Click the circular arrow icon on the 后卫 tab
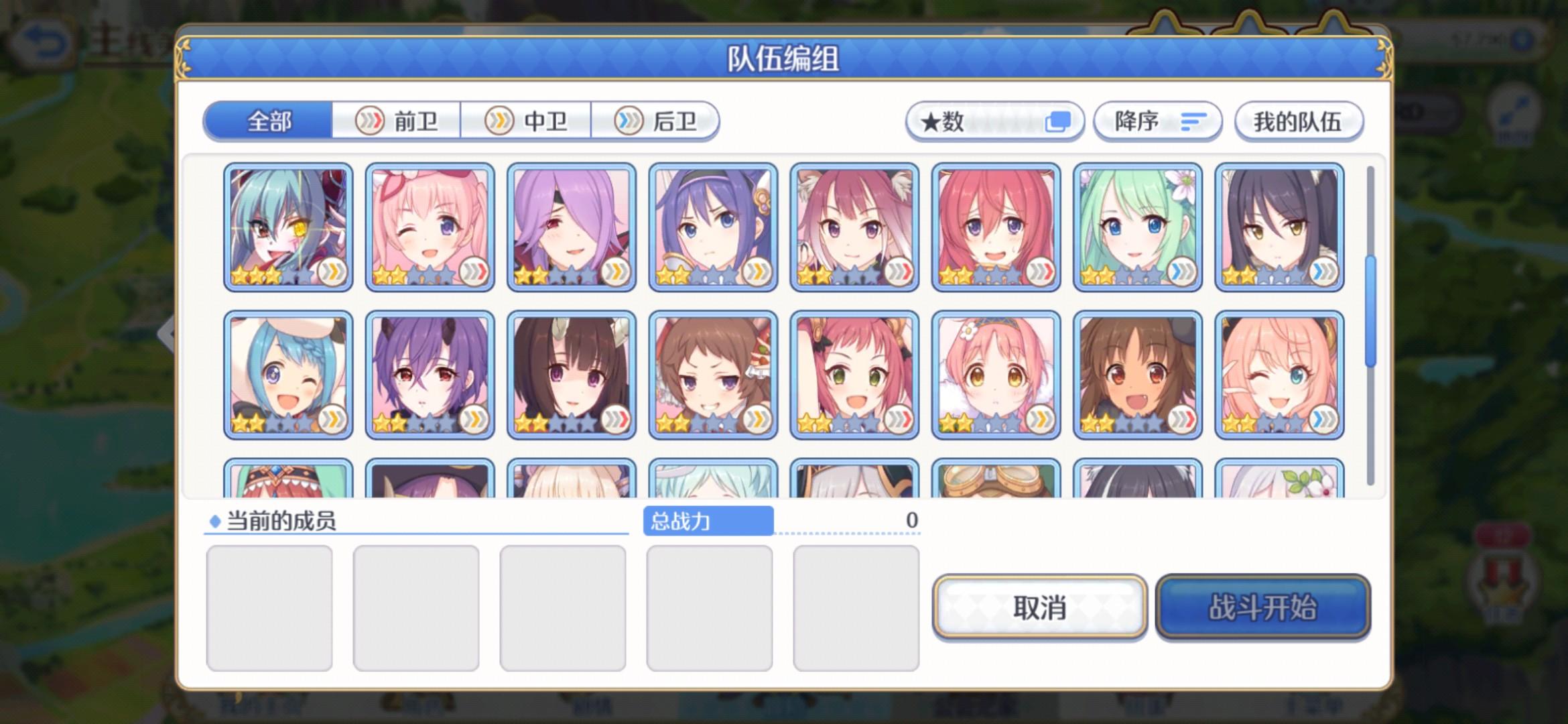The width and height of the screenshot is (1568, 724). coord(628,121)
